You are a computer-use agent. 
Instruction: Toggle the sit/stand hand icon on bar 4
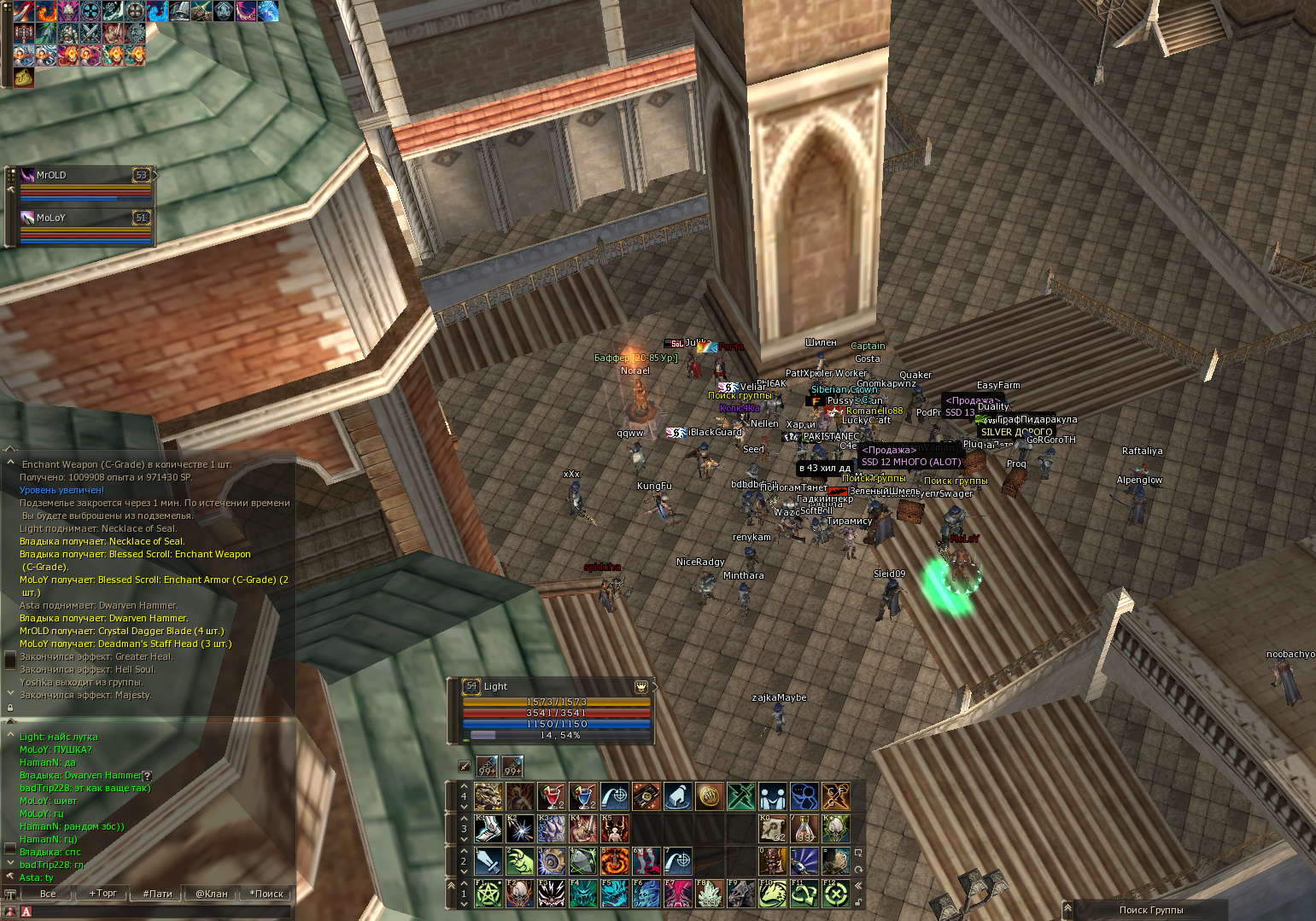pyautogui.click(x=680, y=796)
